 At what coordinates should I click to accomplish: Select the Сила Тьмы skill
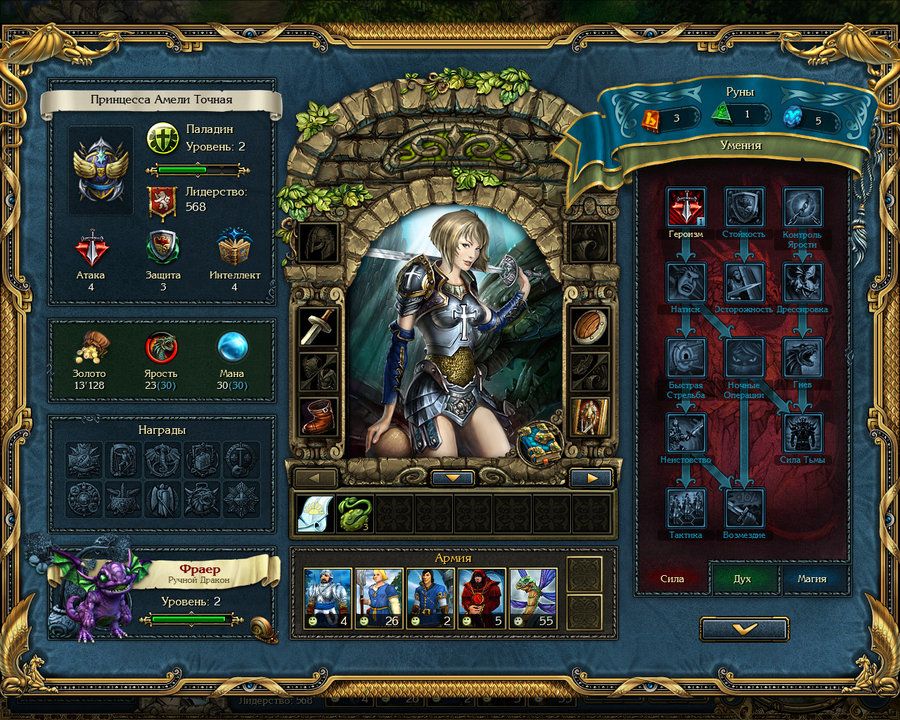(x=802, y=432)
